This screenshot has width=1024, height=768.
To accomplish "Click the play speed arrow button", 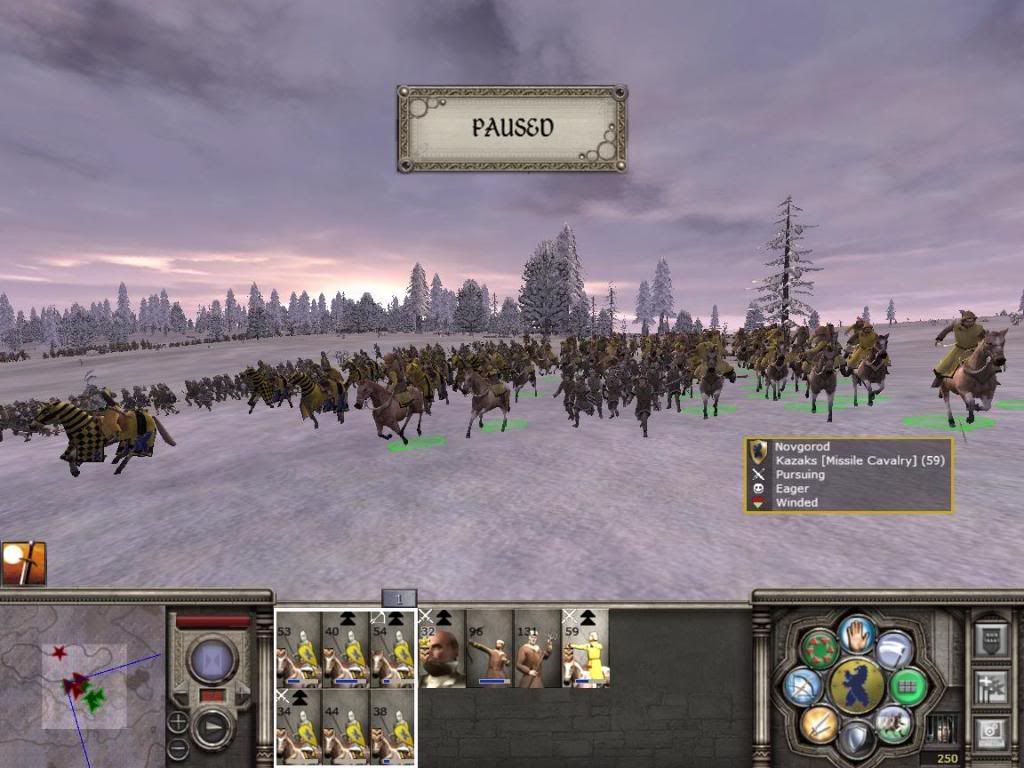I will [x=213, y=727].
